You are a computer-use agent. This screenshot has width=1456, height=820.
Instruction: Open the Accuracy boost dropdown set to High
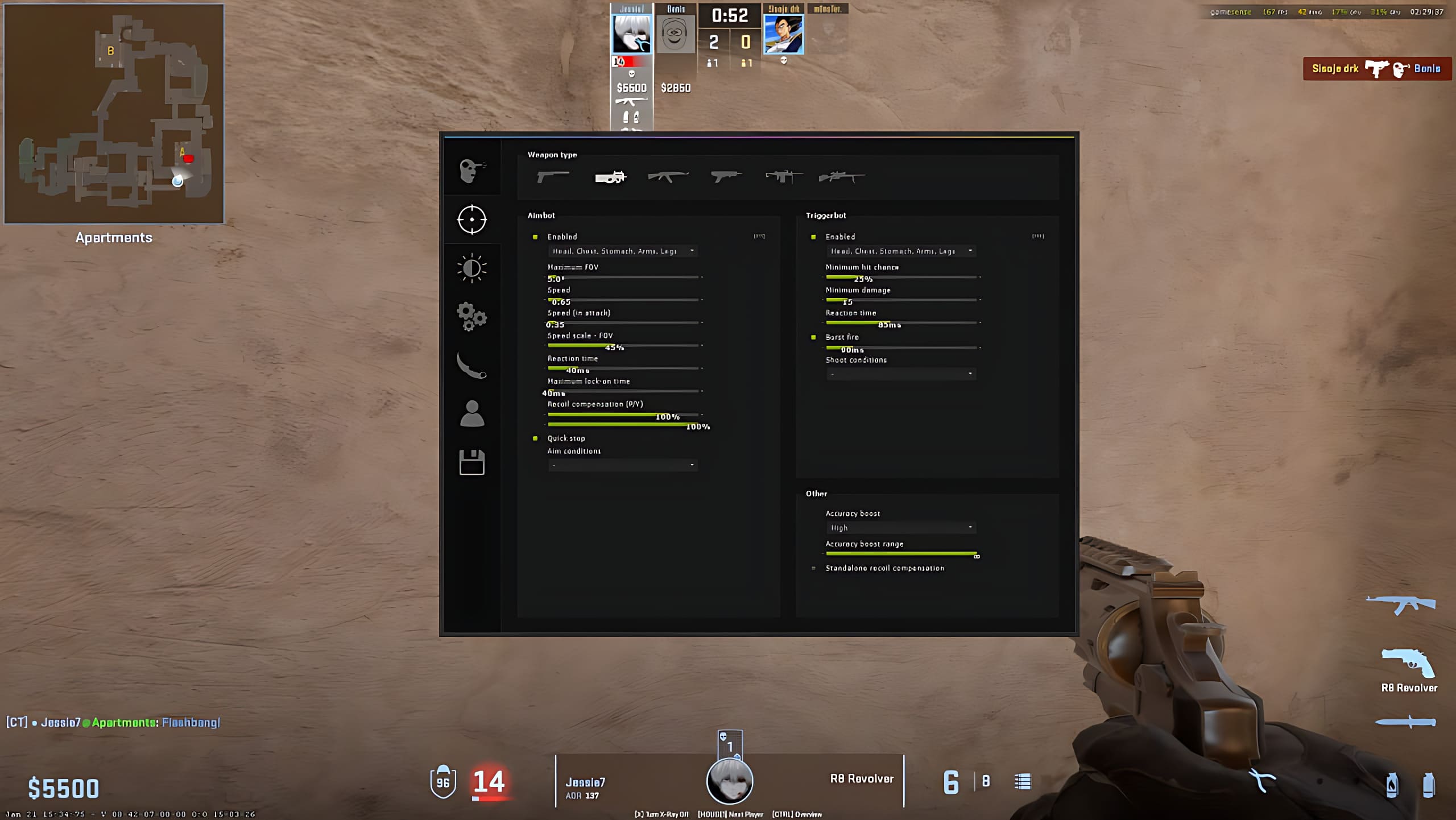901,528
